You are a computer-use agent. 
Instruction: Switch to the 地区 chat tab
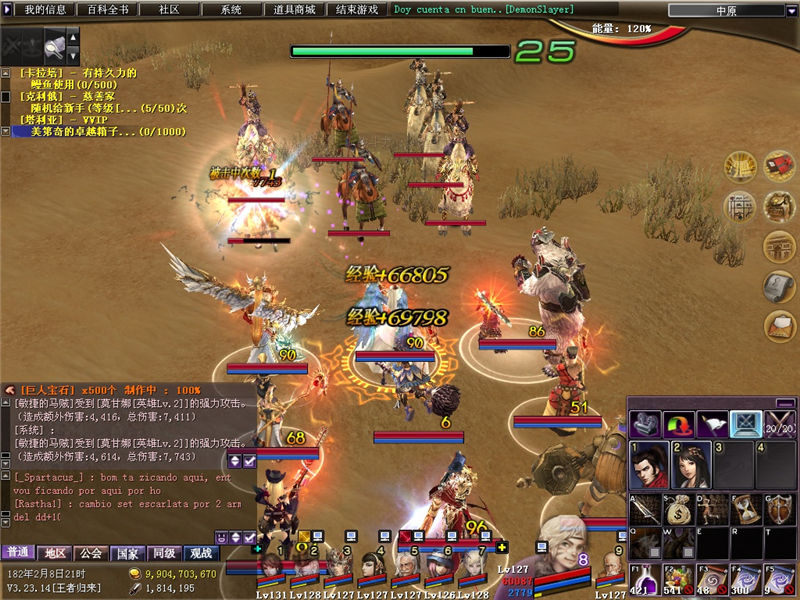pyautogui.click(x=54, y=552)
